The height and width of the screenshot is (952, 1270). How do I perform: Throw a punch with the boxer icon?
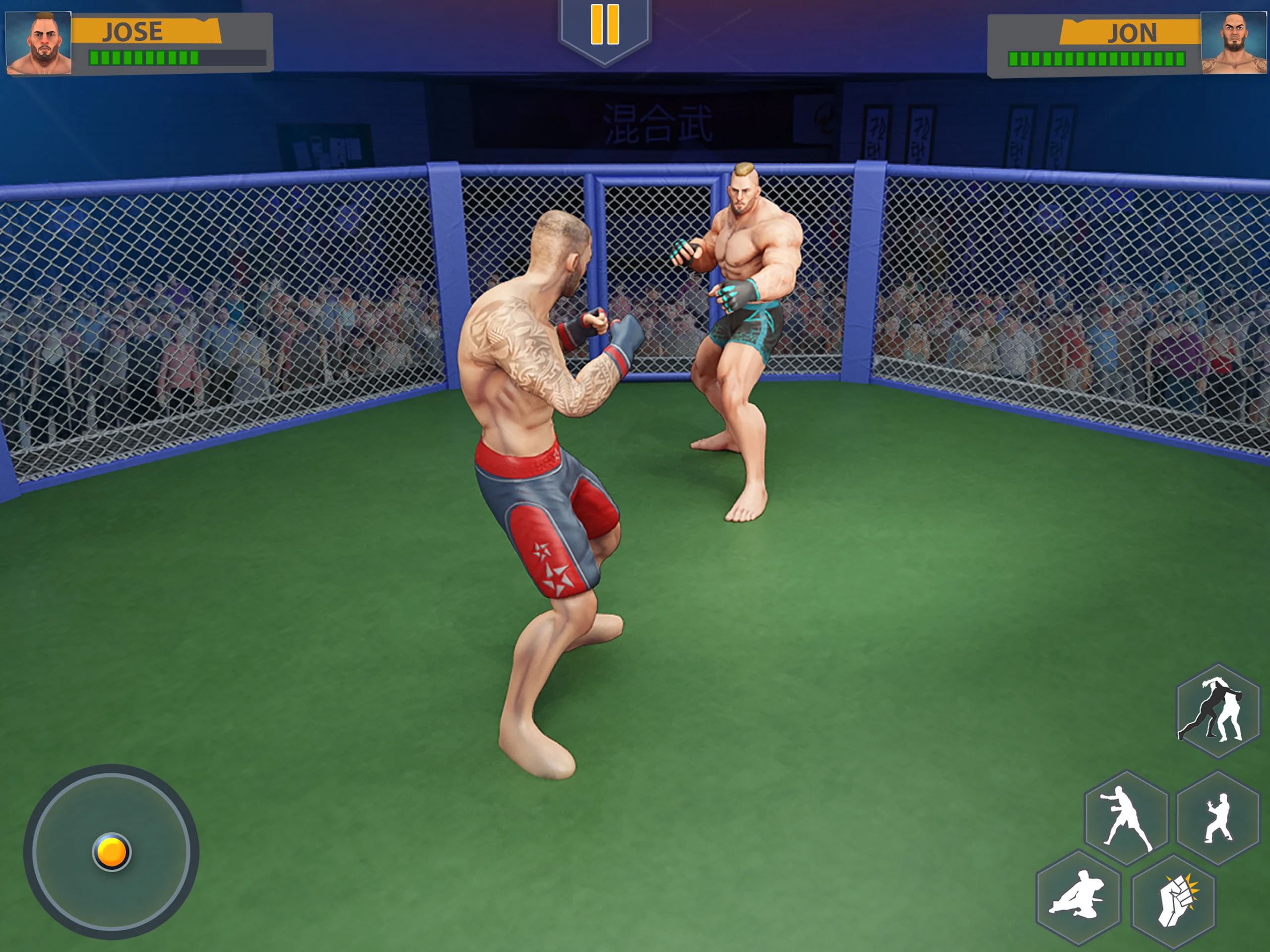click(x=1126, y=817)
